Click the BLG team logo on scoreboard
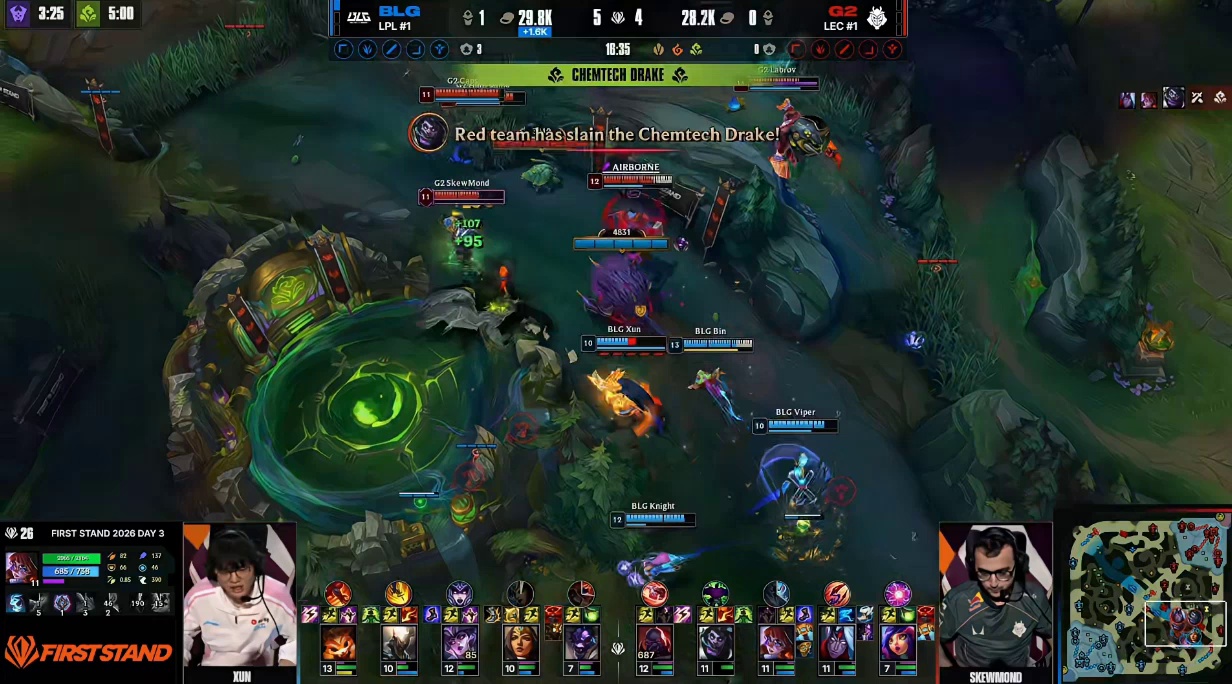This screenshot has width=1232, height=684. (x=358, y=17)
